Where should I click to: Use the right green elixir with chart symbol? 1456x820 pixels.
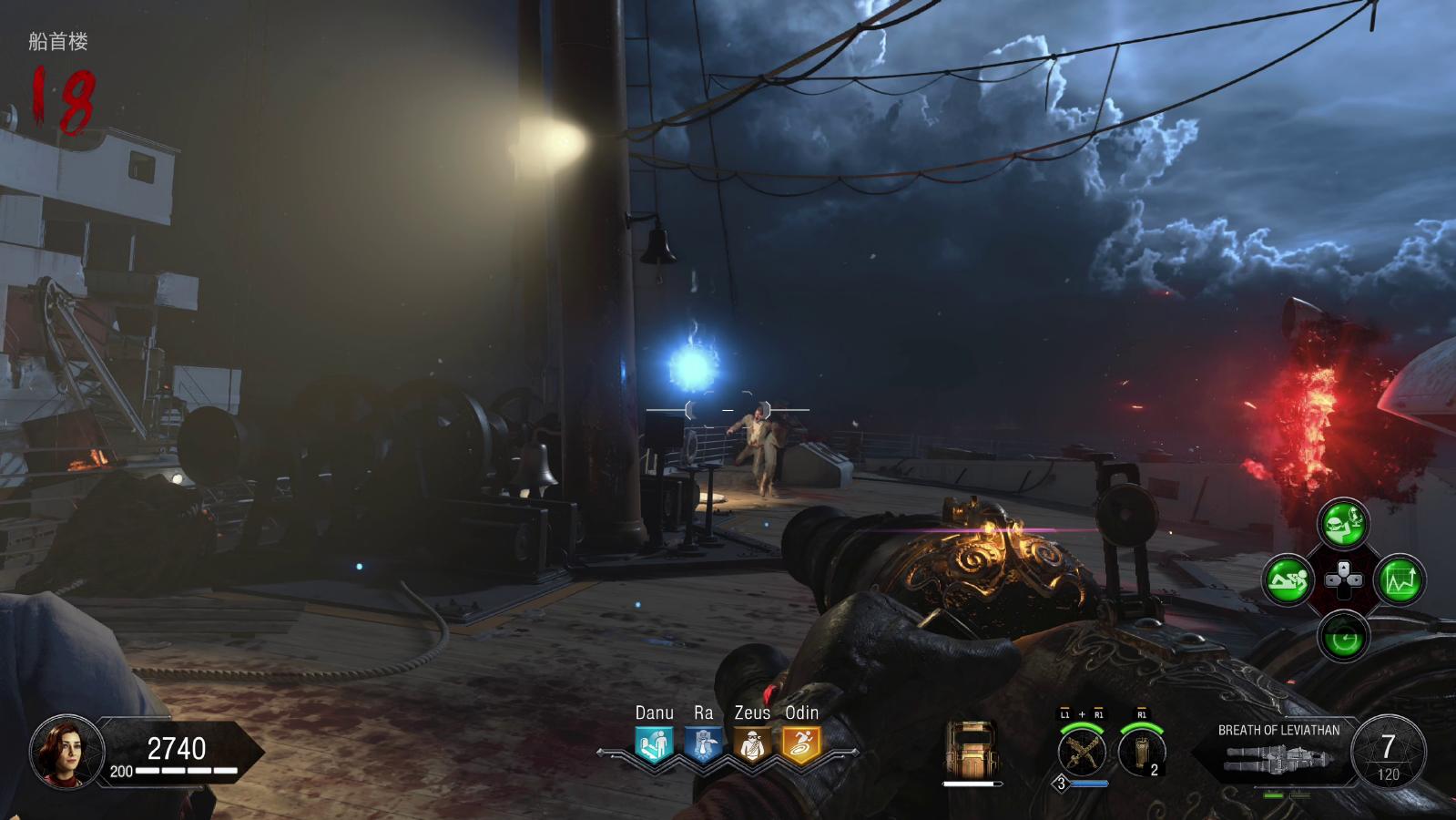[1400, 579]
